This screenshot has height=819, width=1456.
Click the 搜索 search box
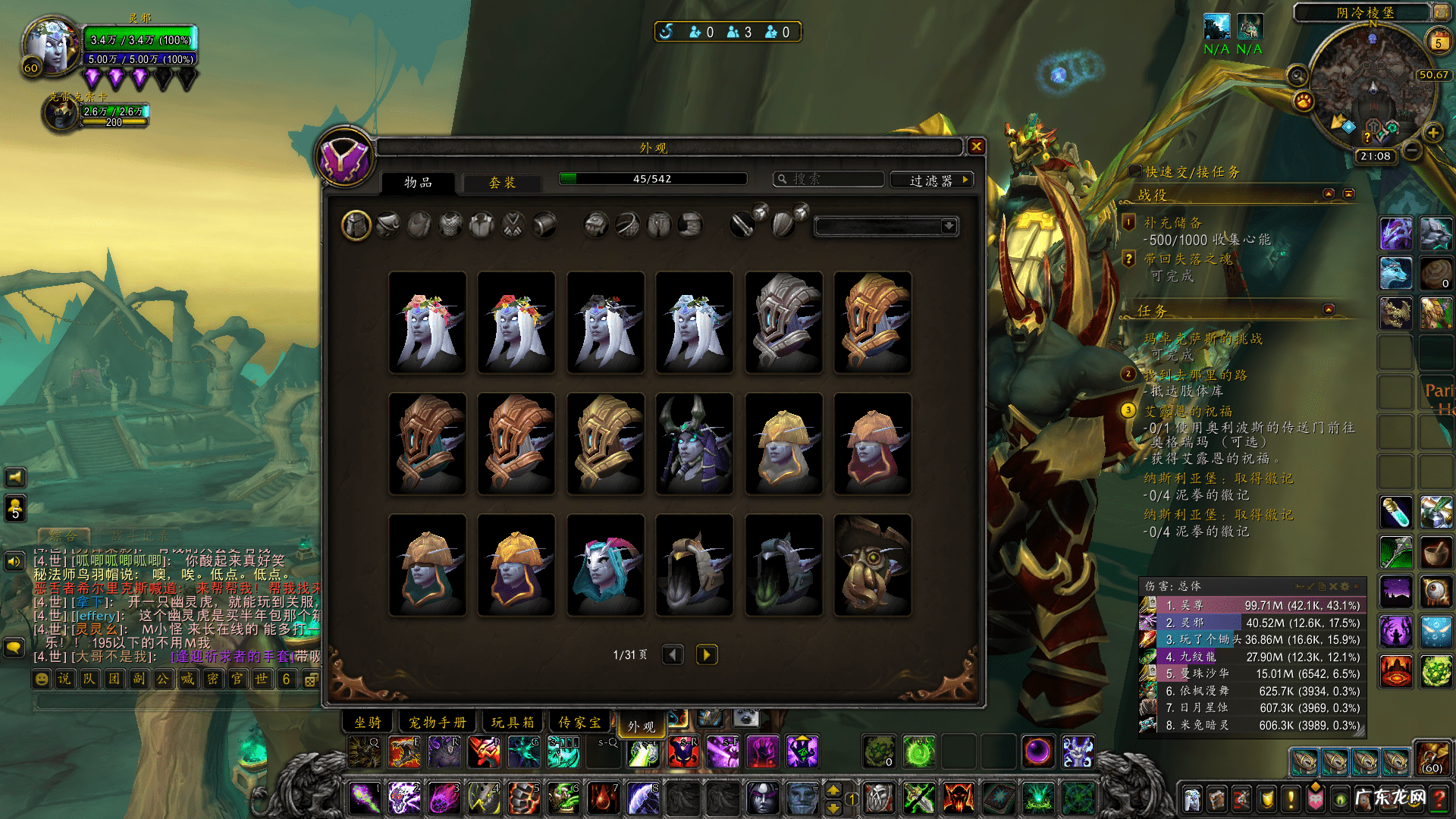pos(830,180)
